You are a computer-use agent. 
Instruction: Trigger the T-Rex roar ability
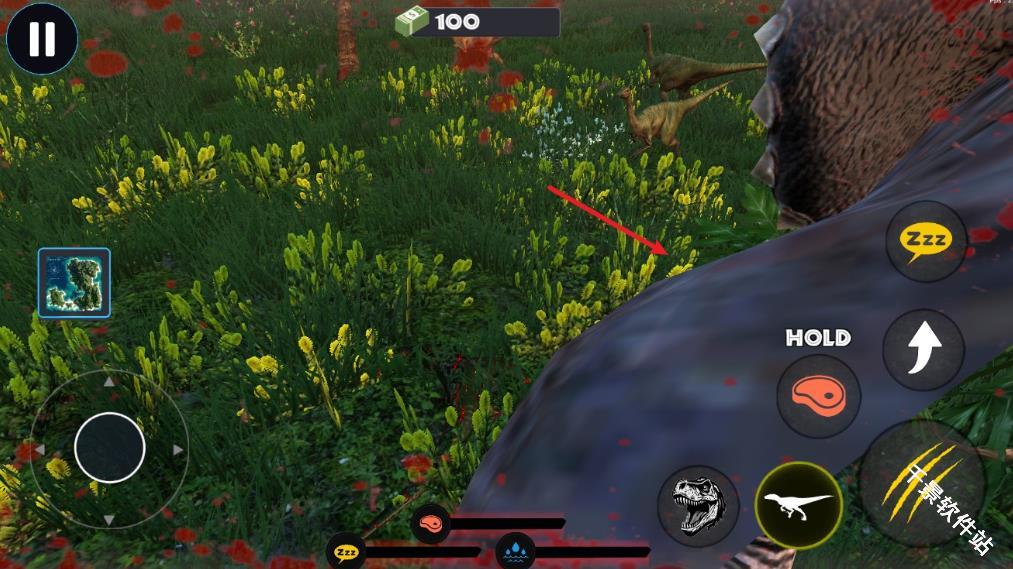point(698,505)
